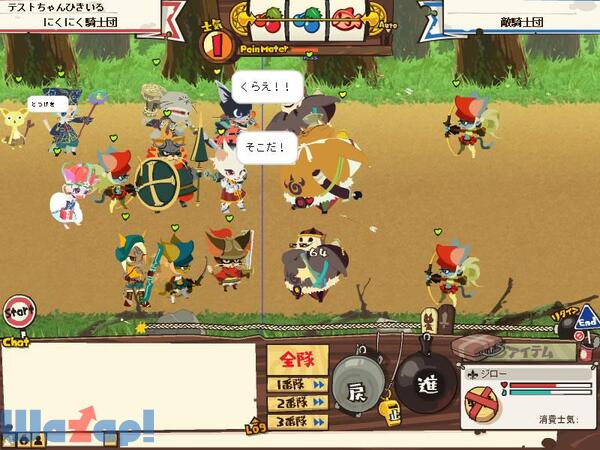Order retreat with the grey 戻 ball
The image size is (600, 450).
[x=357, y=387]
